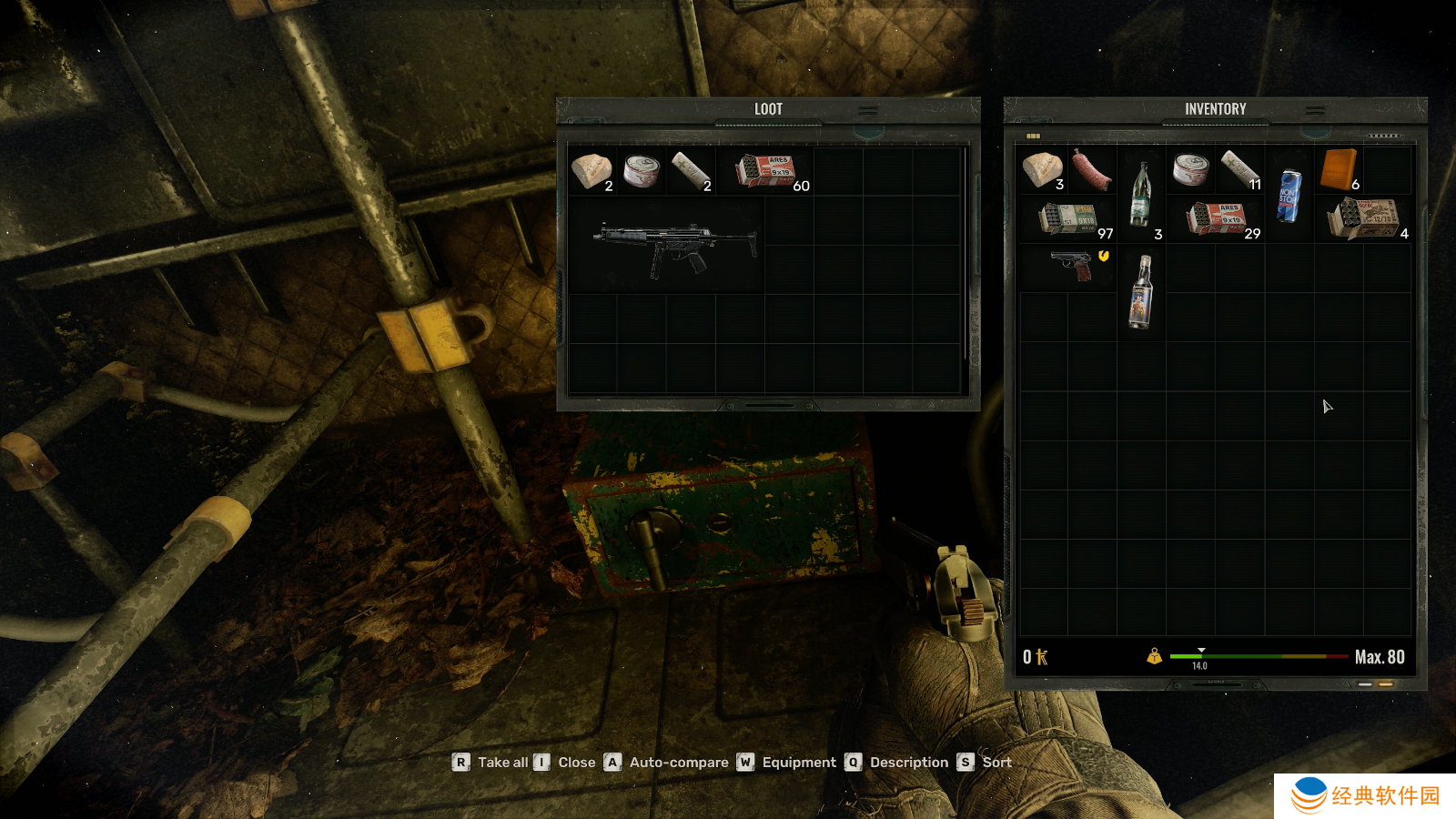Select the orange pack stack of 6
Screen dimensions: 1456x819
[x=1339, y=170]
